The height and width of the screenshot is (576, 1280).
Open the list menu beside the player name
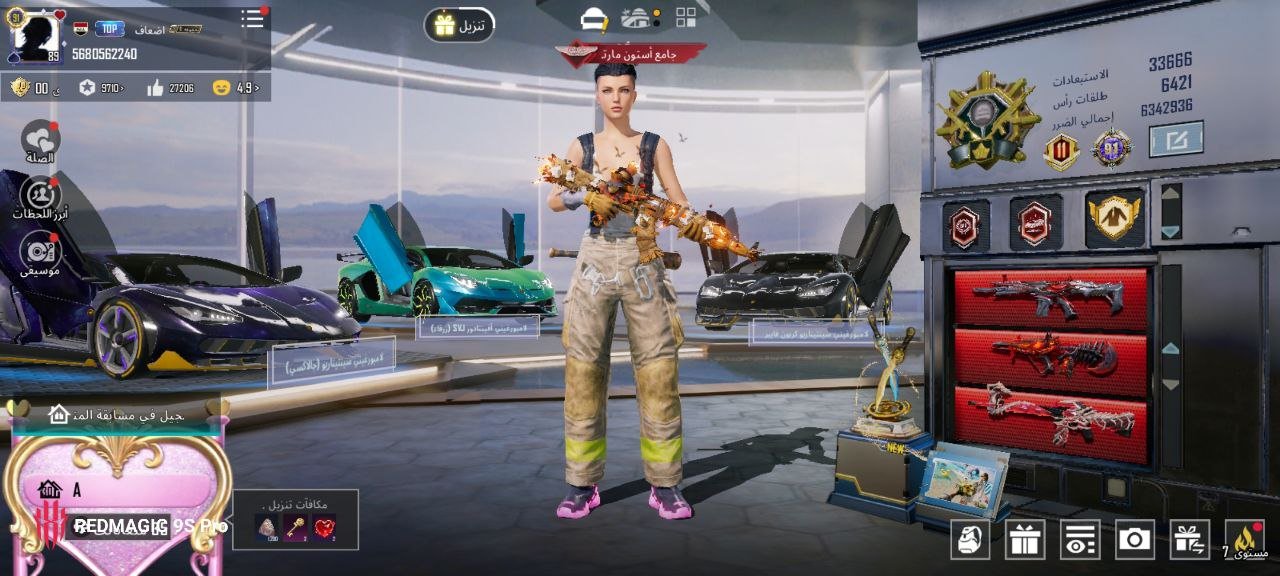point(253,19)
